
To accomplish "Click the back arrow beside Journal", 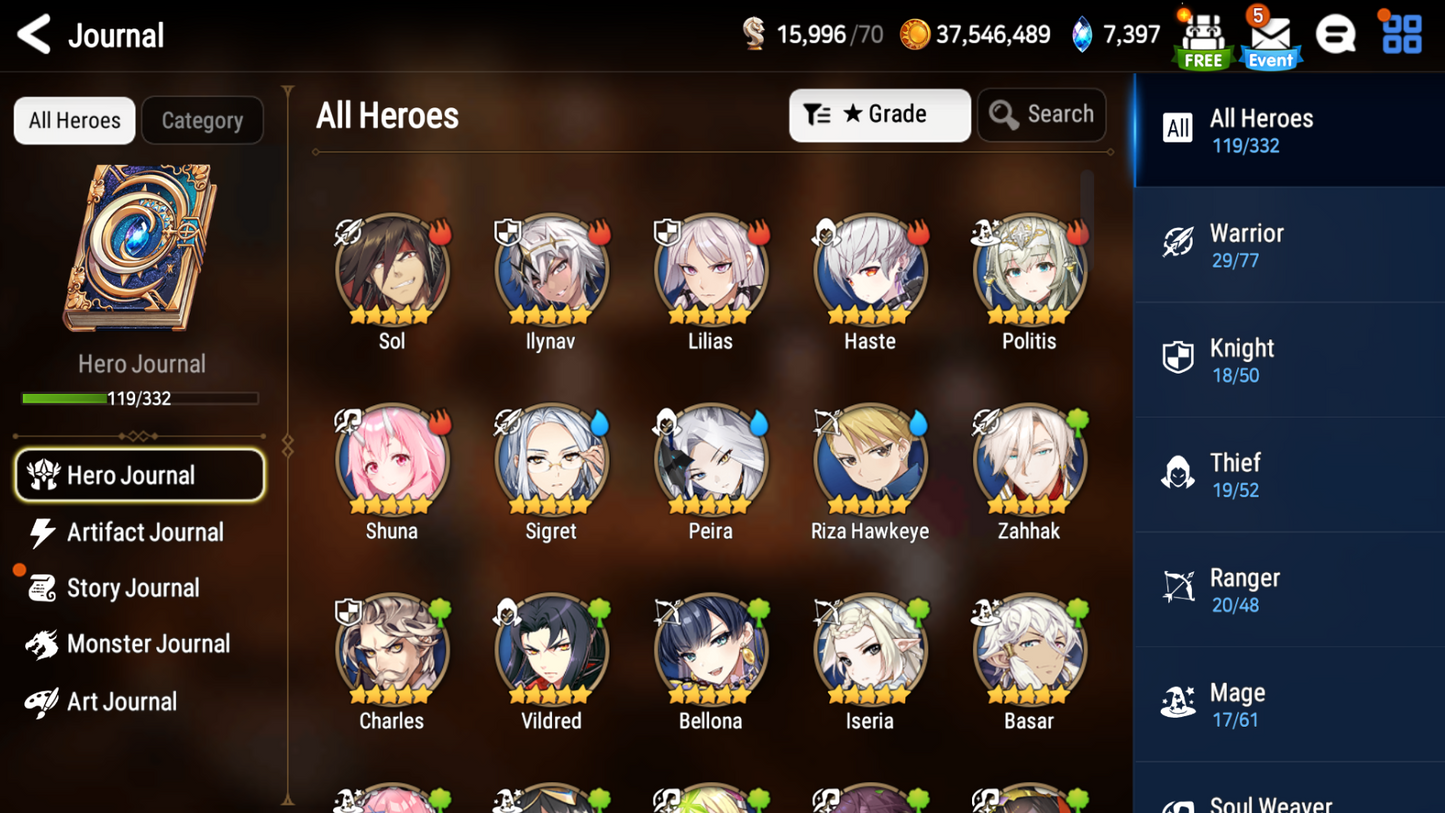I will coord(33,34).
